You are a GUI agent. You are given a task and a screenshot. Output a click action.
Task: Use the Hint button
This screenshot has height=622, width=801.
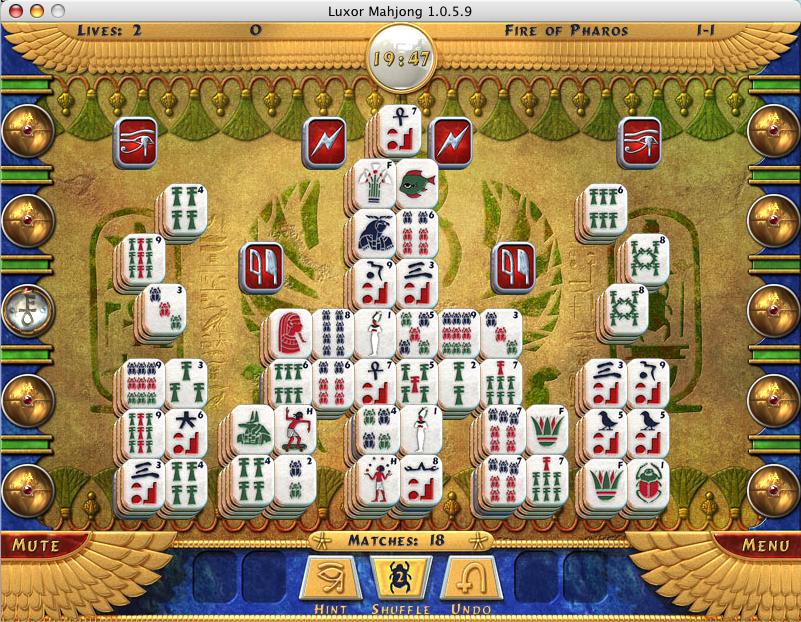[x=329, y=579]
